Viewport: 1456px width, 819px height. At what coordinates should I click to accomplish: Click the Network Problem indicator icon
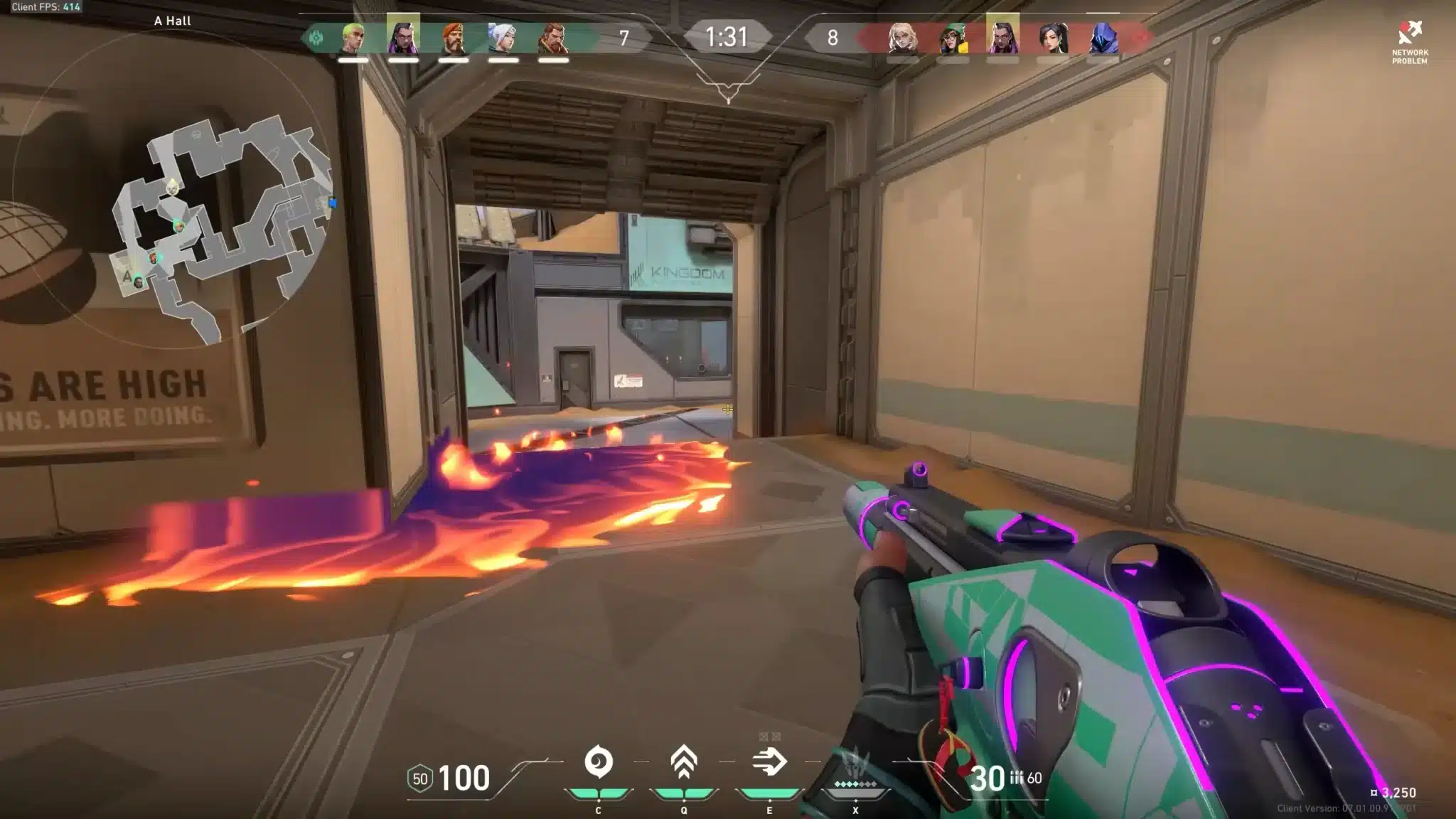tap(1409, 32)
